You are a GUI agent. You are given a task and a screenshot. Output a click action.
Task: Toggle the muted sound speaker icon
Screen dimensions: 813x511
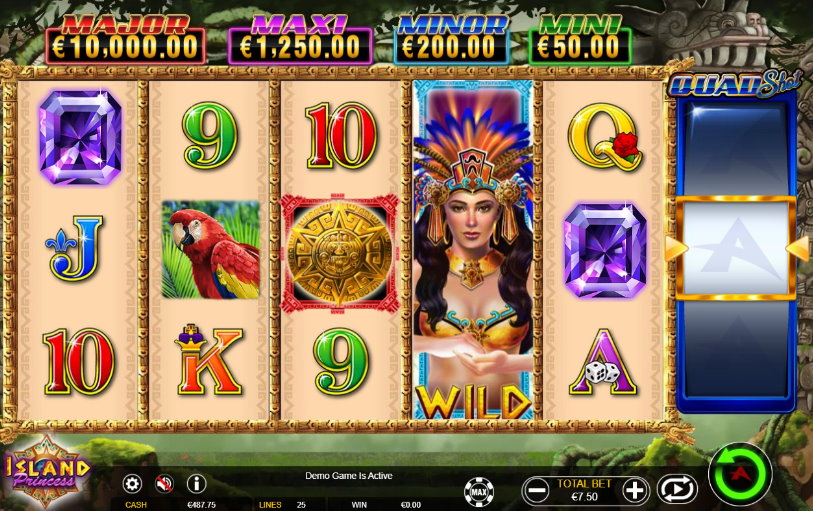[164, 485]
